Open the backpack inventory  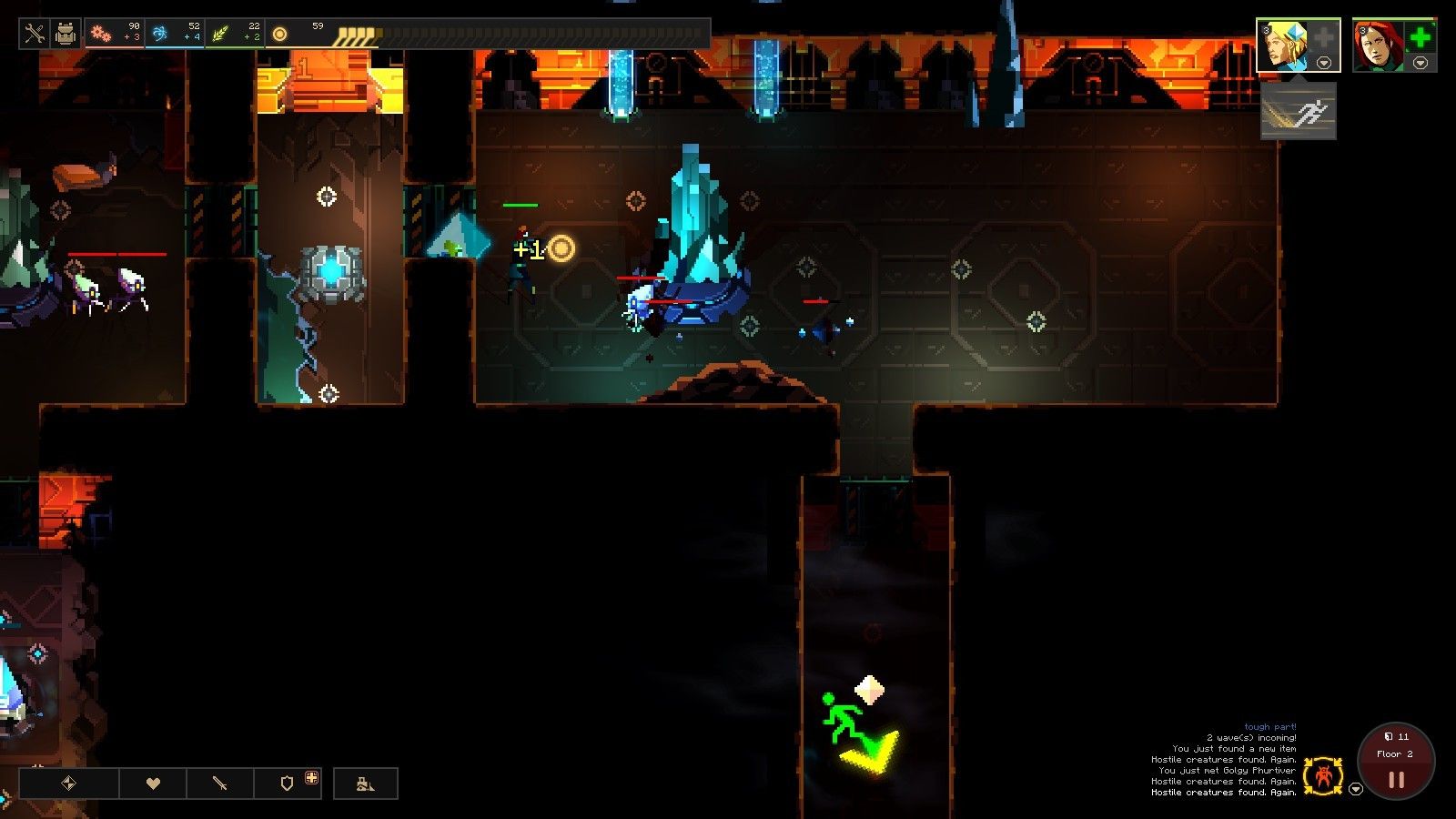pyautogui.click(x=66, y=35)
